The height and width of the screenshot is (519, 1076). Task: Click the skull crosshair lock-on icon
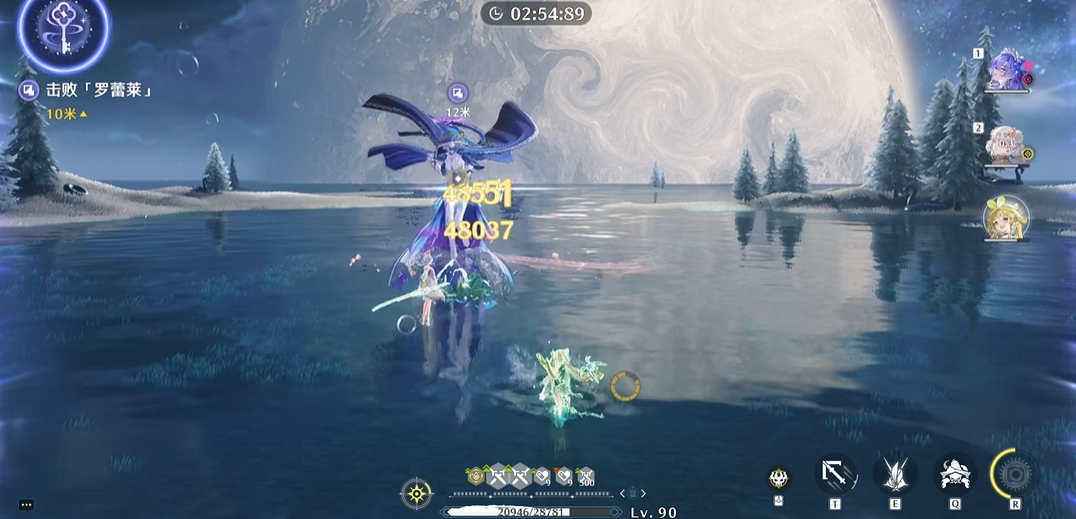click(779, 478)
